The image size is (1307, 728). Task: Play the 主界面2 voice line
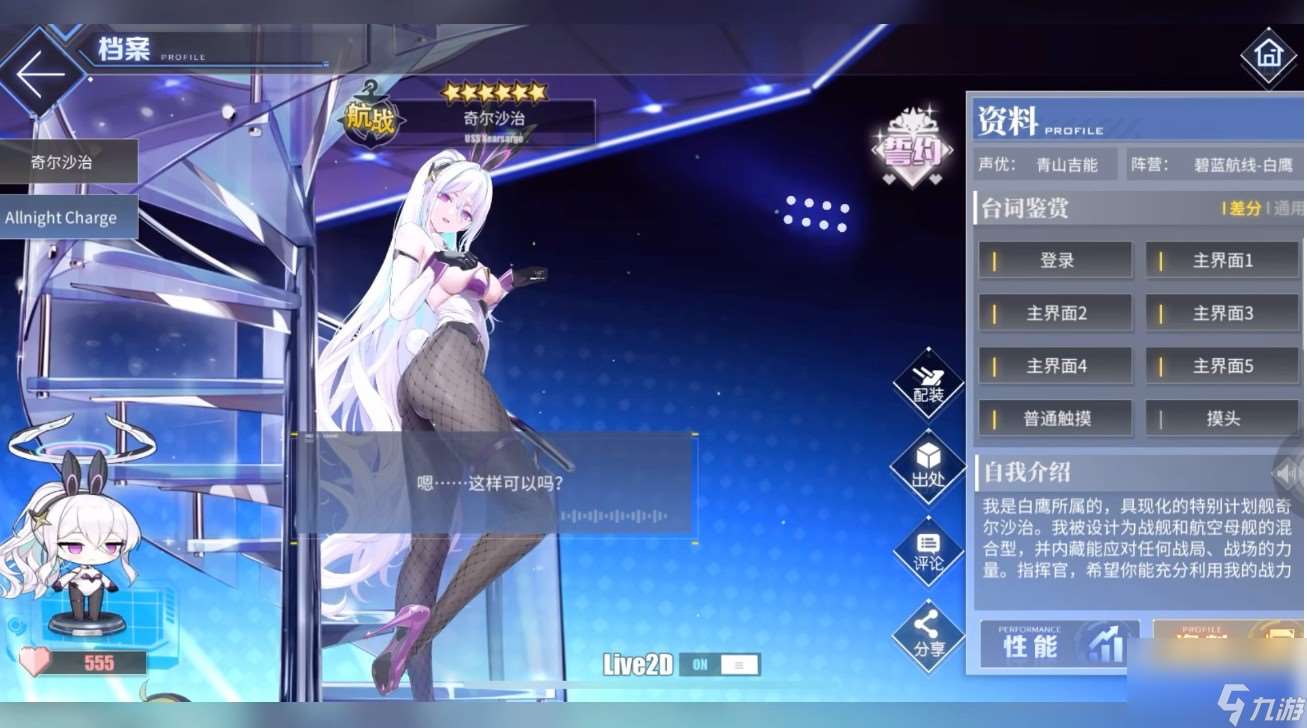click(x=1055, y=313)
